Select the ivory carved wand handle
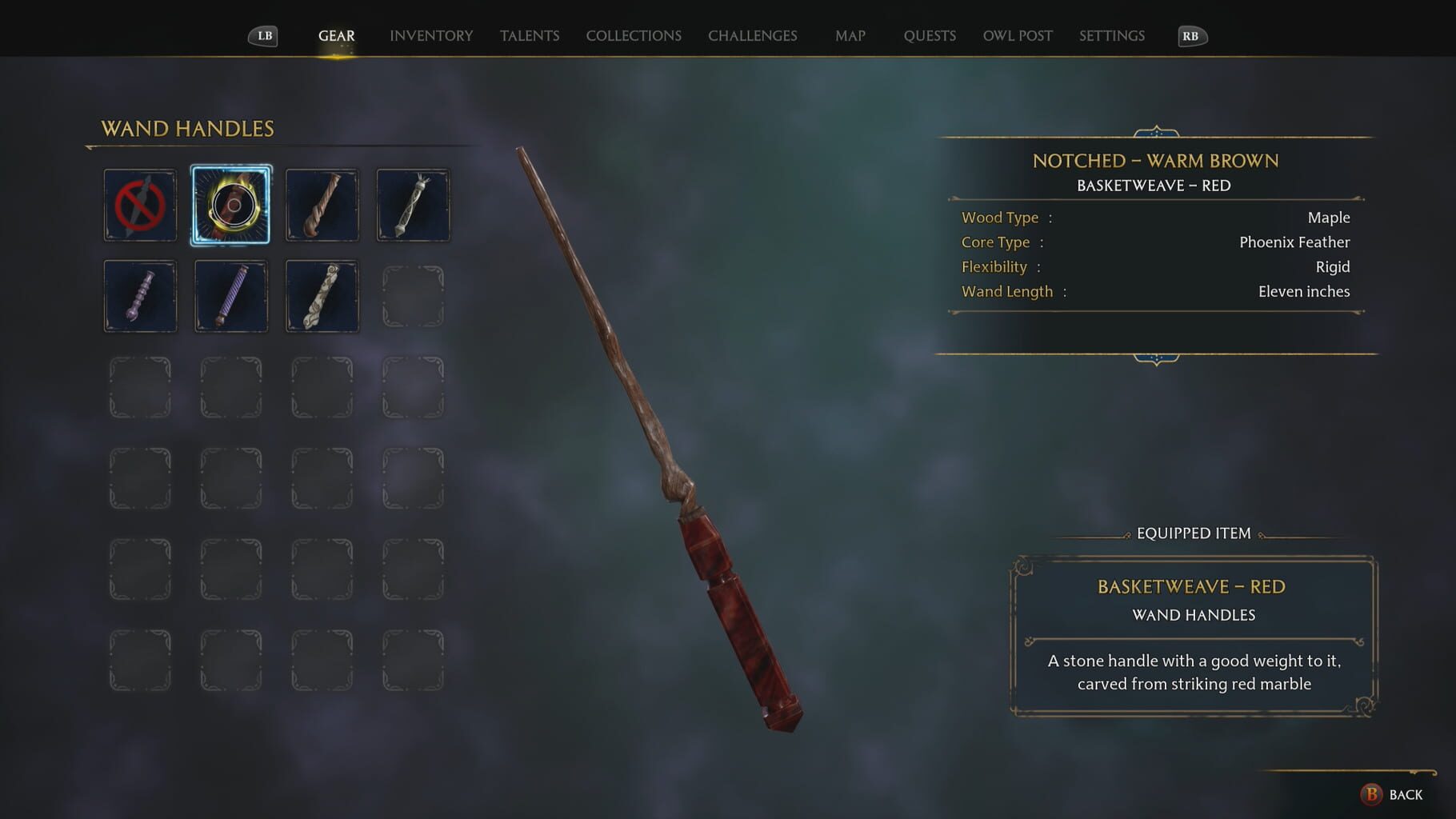Image resolution: width=1456 pixels, height=819 pixels. pos(322,295)
